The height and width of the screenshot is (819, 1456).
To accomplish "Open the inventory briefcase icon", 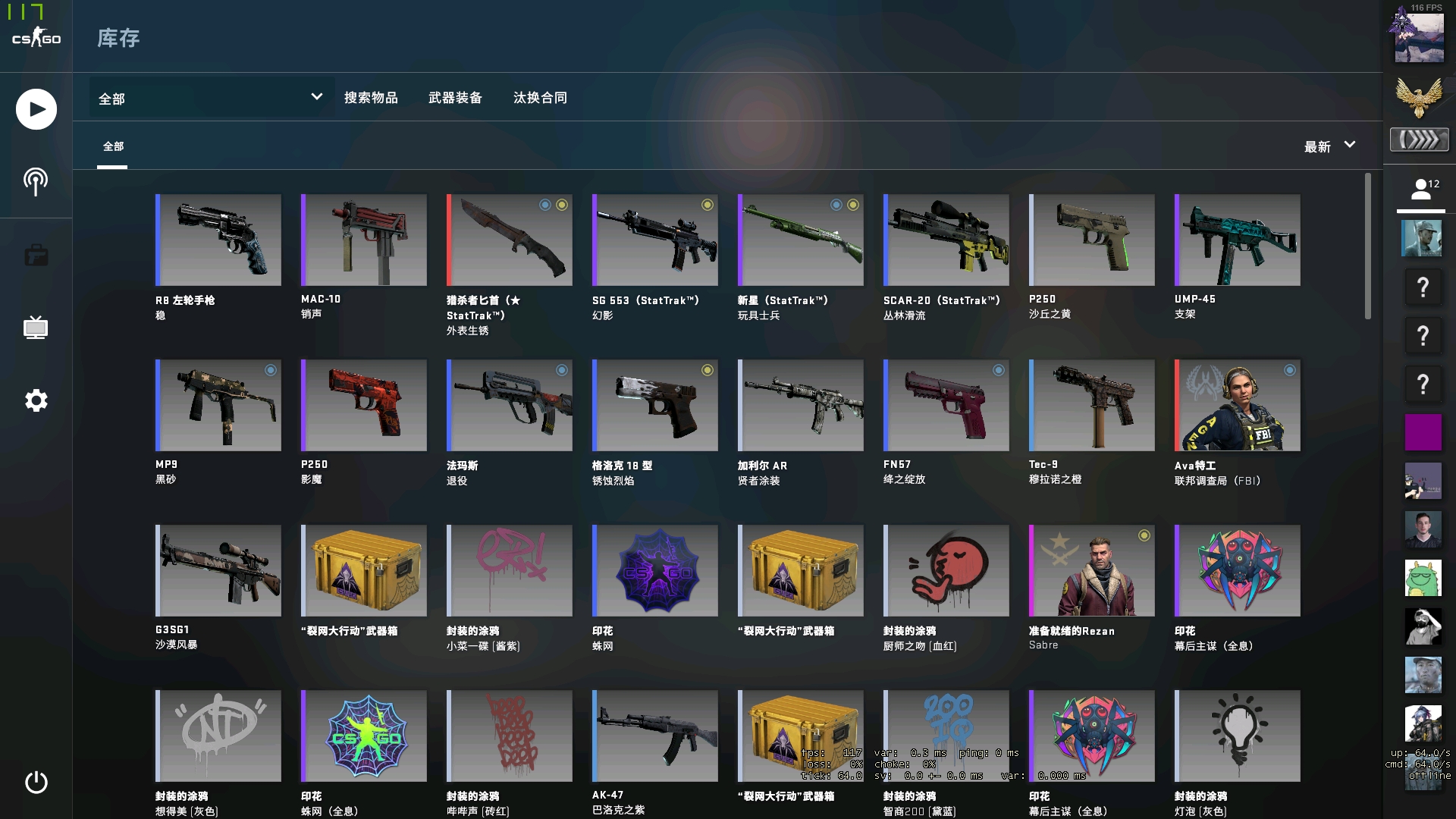I will (x=35, y=255).
